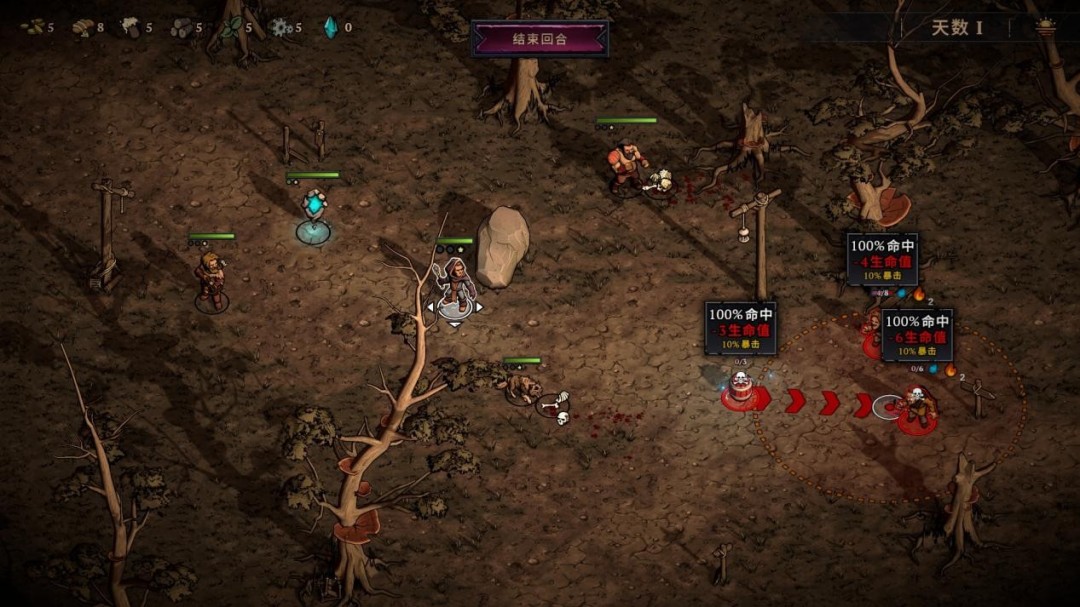The image size is (1080, 607).
Task: Click the sun icon beside 天数 I
Action: pos(1046,27)
